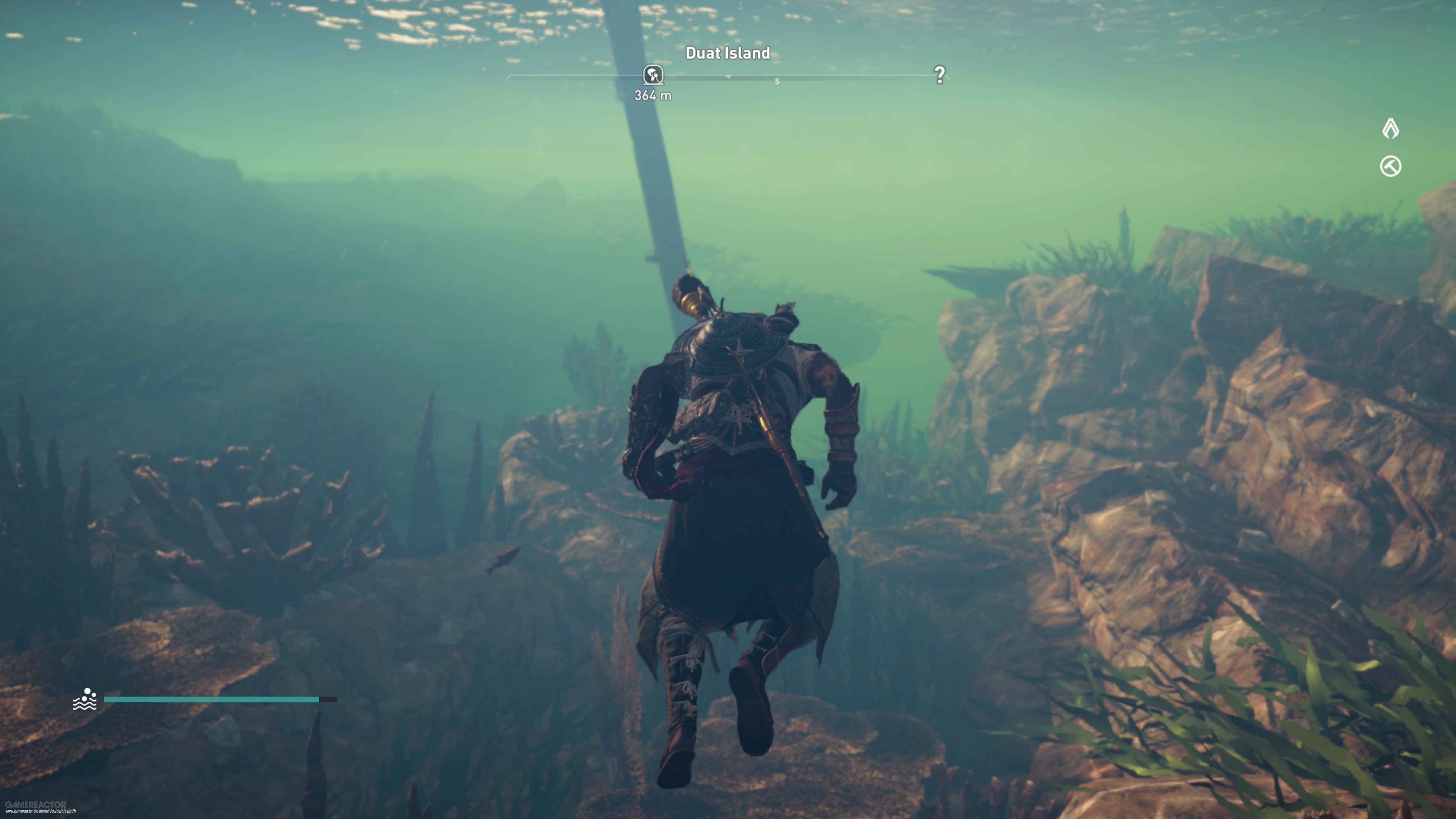Select the south 'S' indicator on the compass
This screenshot has width=1456, height=819.
(x=777, y=80)
